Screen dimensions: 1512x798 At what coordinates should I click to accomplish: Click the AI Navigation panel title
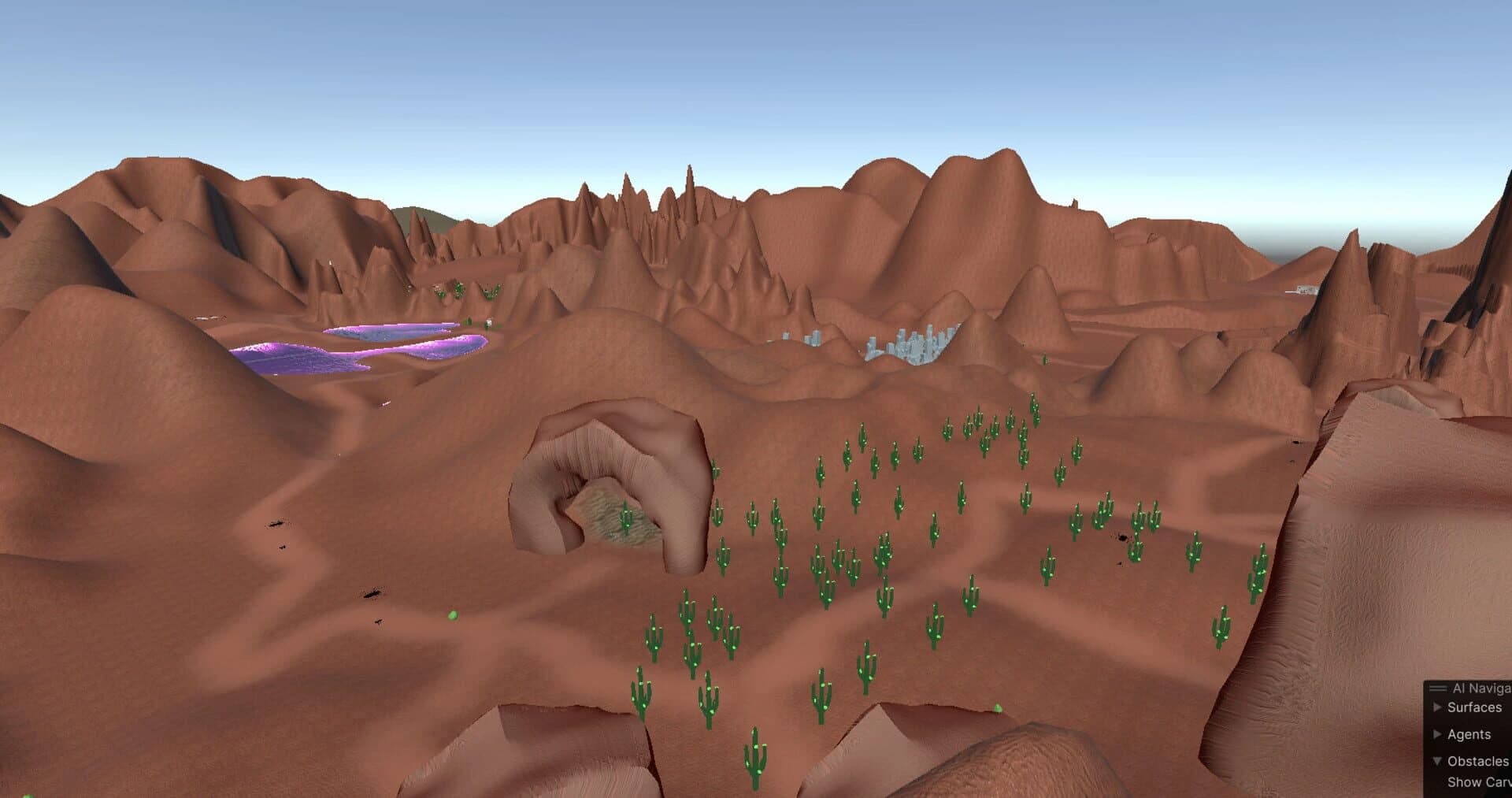point(1480,688)
